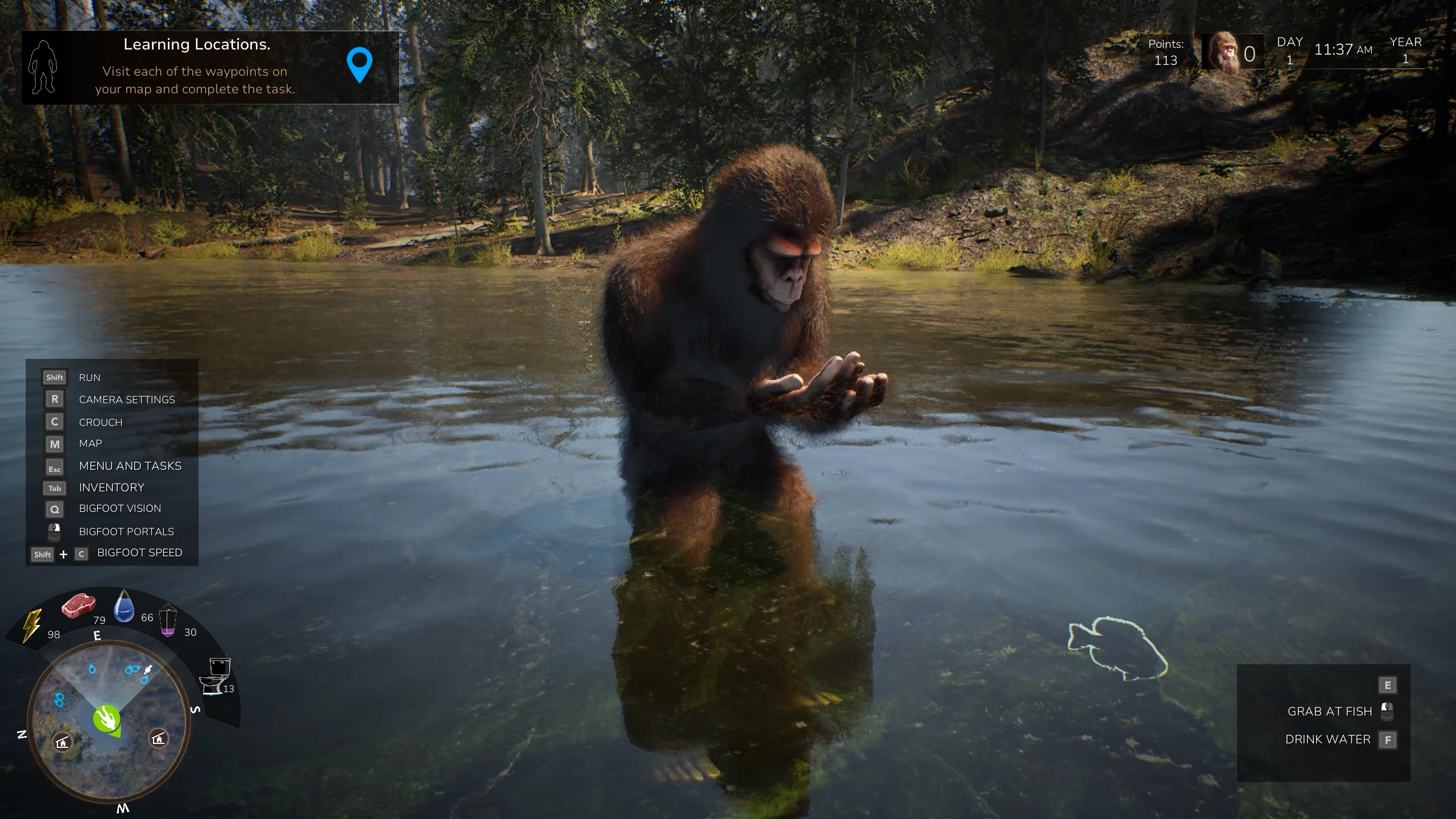The width and height of the screenshot is (1456, 819).
Task: Open the MENU AND TASKS entry
Action: click(x=130, y=466)
